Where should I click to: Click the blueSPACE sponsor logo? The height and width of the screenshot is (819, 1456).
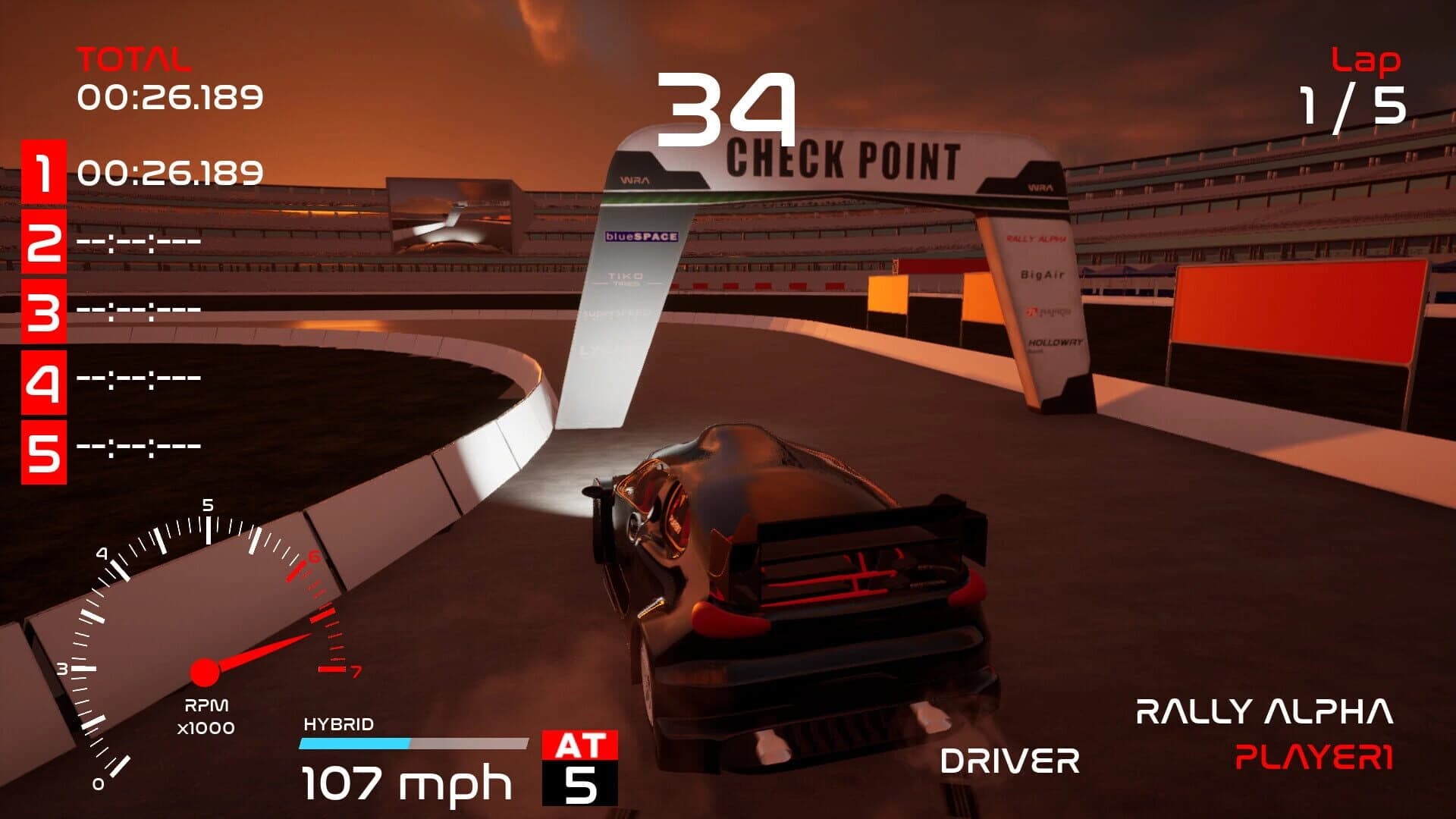click(x=643, y=236)
